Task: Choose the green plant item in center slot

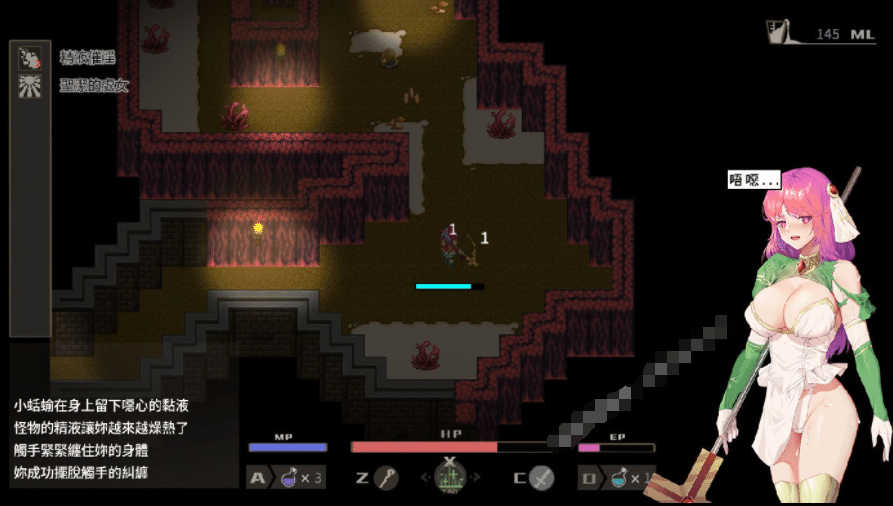Action: [x=450, y=478]
